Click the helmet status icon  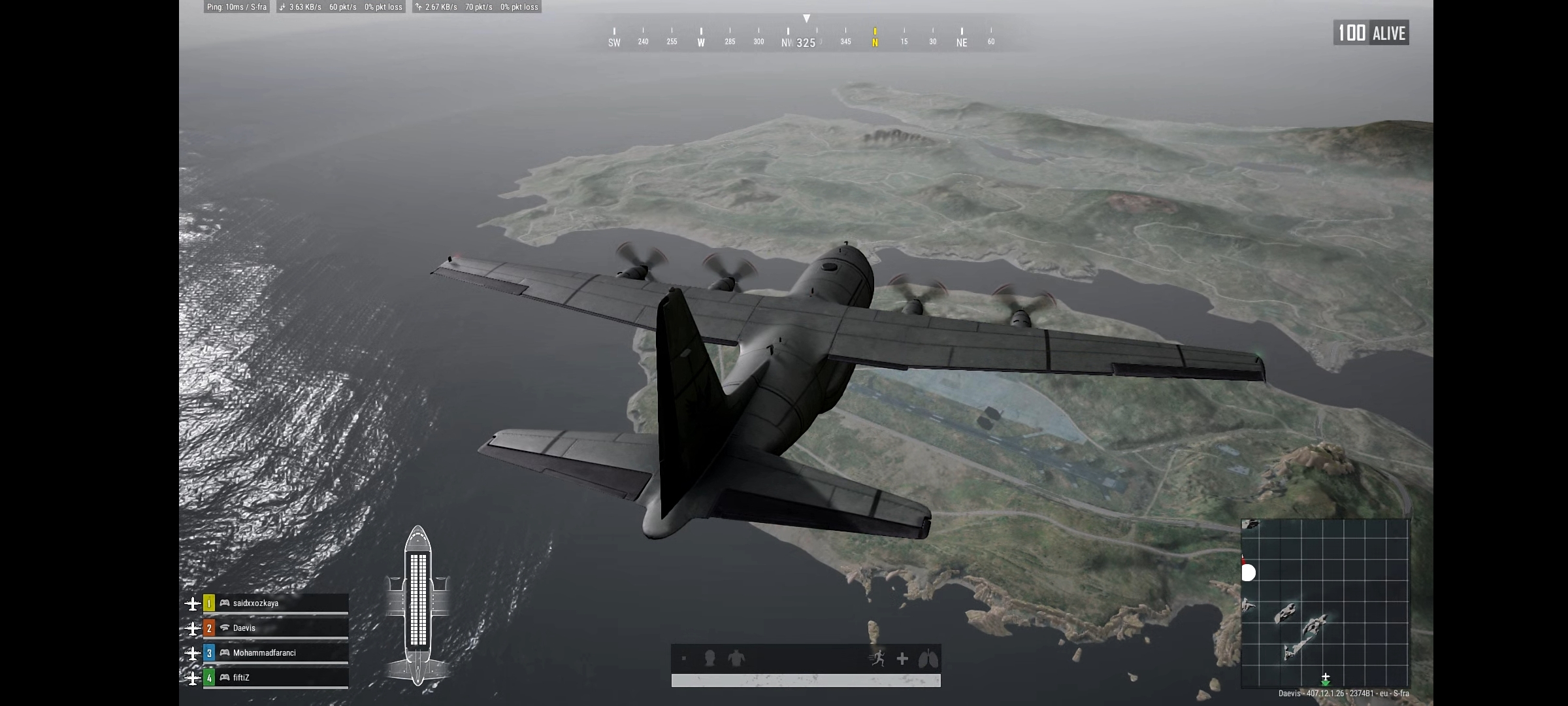(x=710, y=659)
